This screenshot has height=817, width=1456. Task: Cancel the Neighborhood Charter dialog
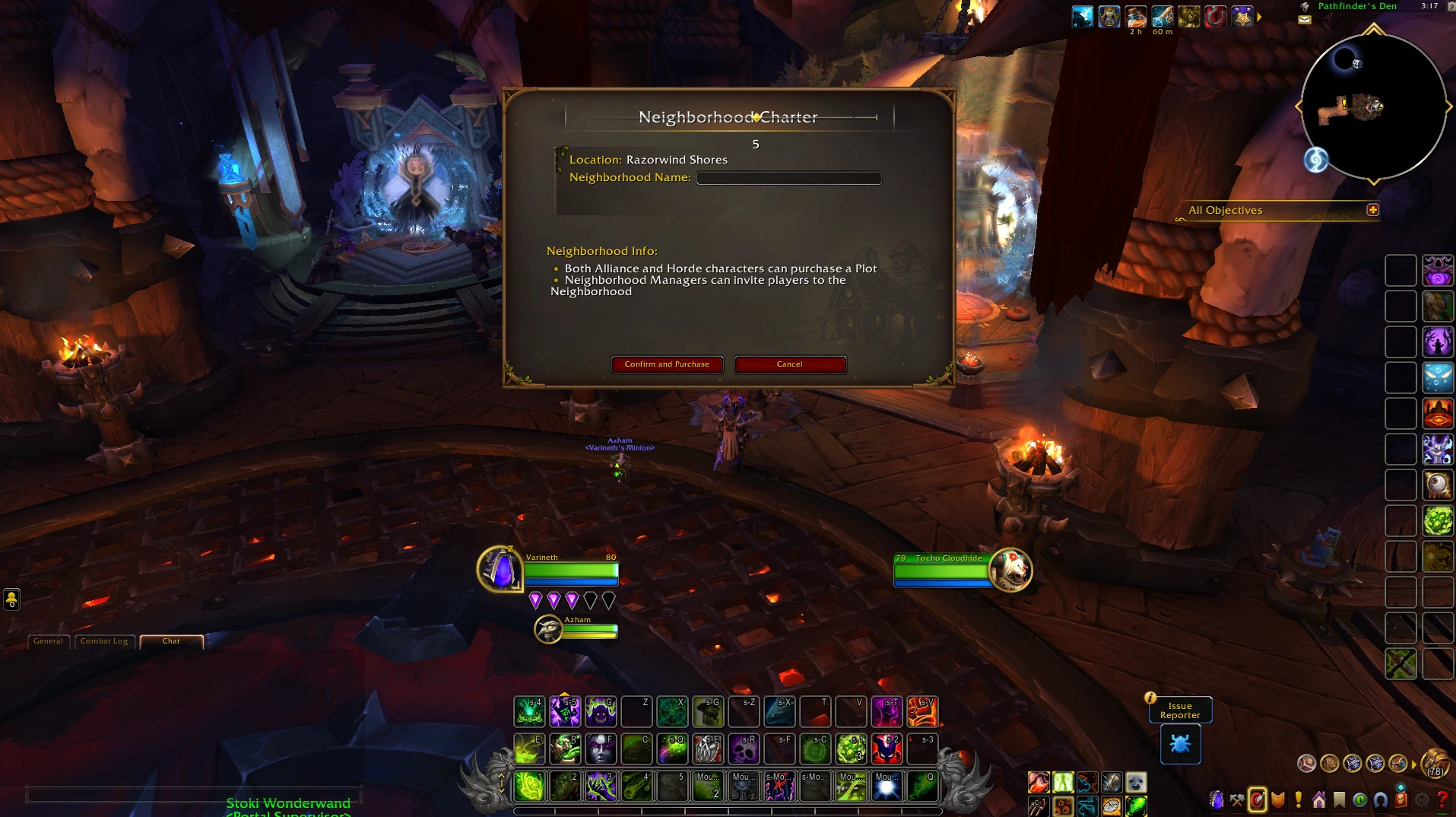pyautogui.click(x=790, y=364)
